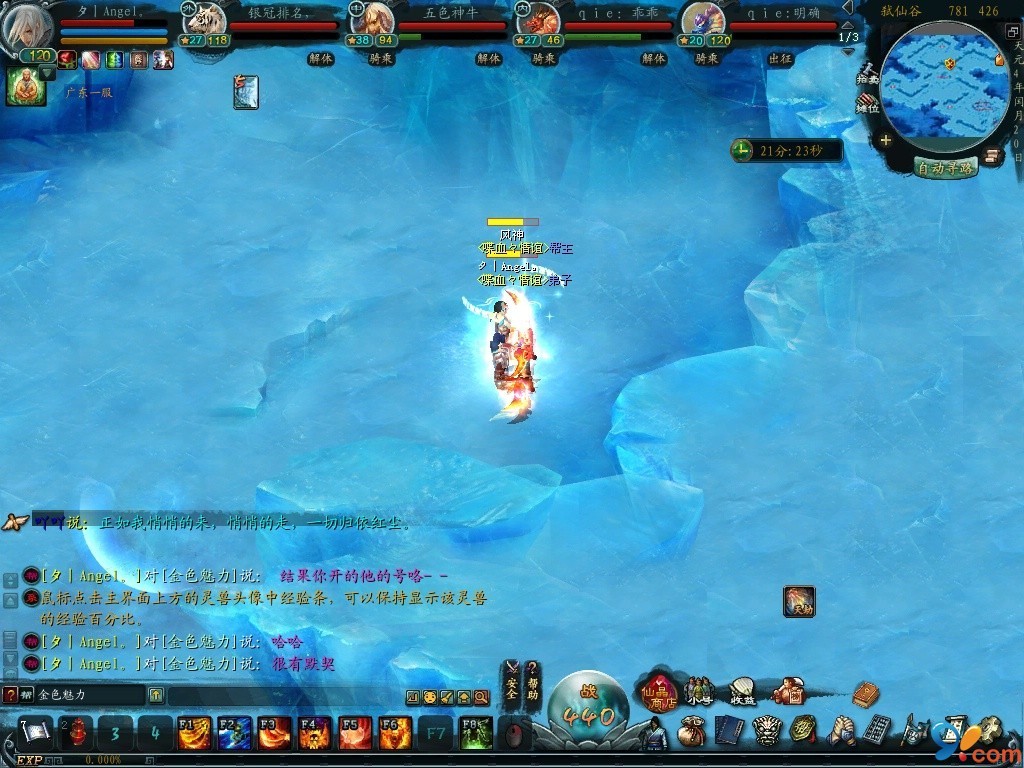1024x768 pixels.
Task: Activate the F1 skill slot
Action: click(194, 733)
